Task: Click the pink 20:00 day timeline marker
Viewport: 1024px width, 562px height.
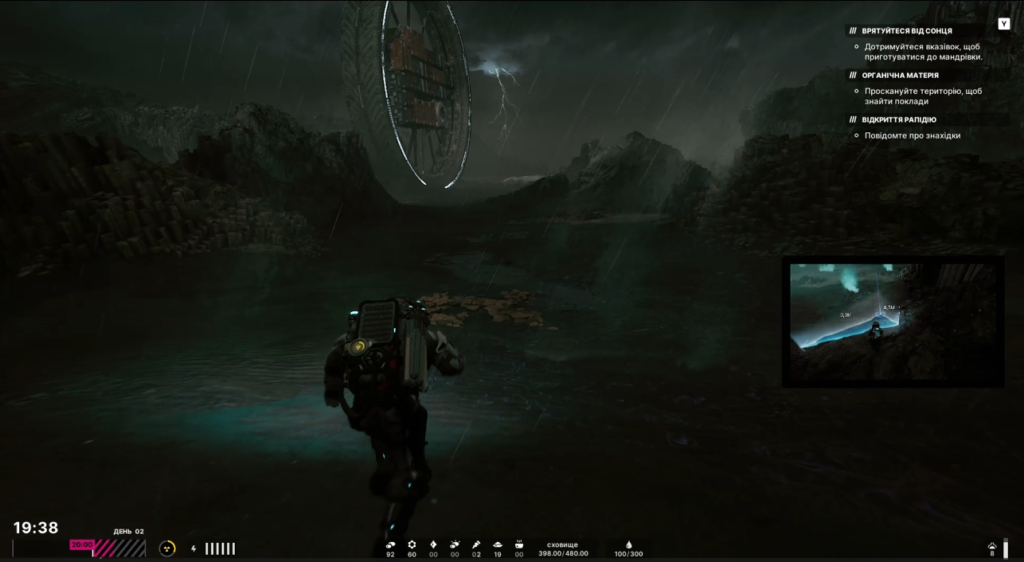Action: pyautogui.click(x=82, y=545)
